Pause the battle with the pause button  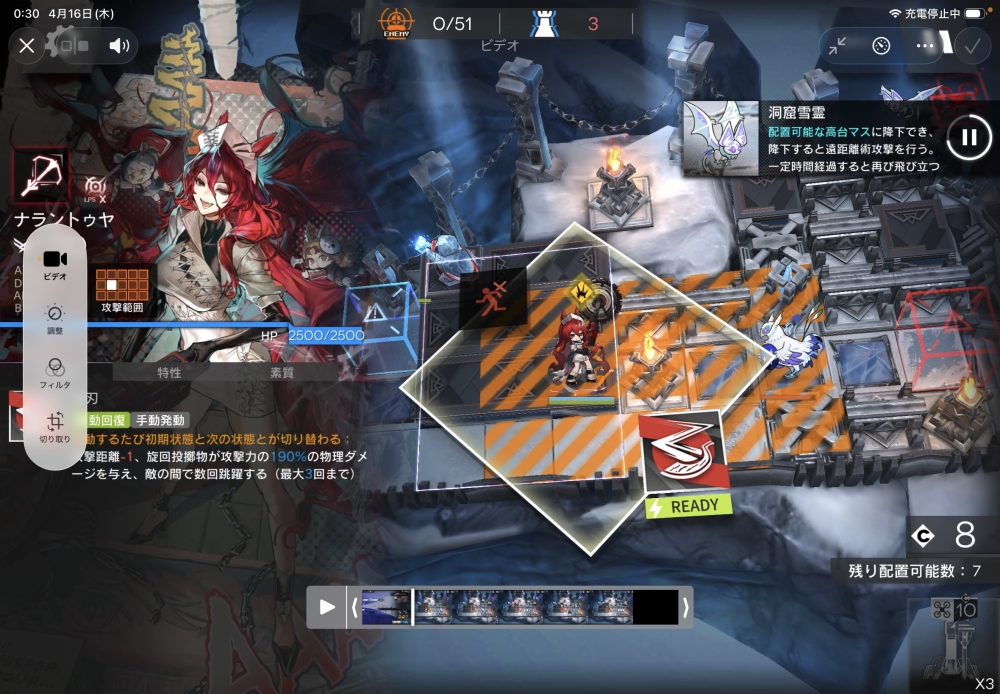968,137
